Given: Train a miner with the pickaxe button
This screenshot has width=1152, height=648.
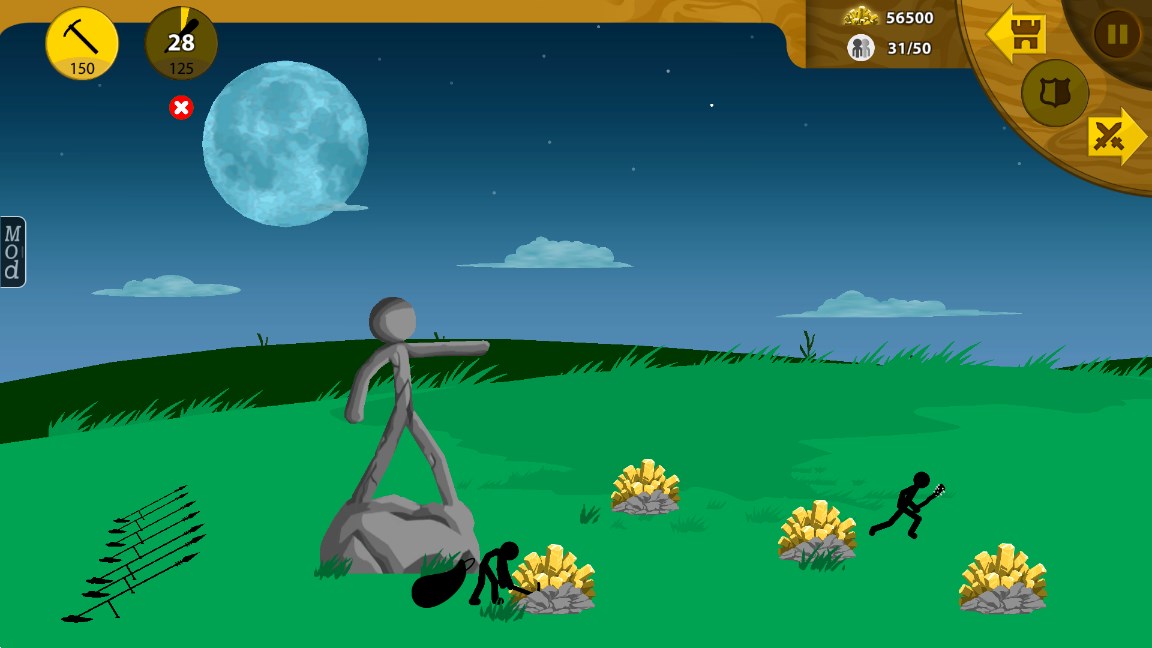Looking at the screenshot, I should (x=82, y=43).
